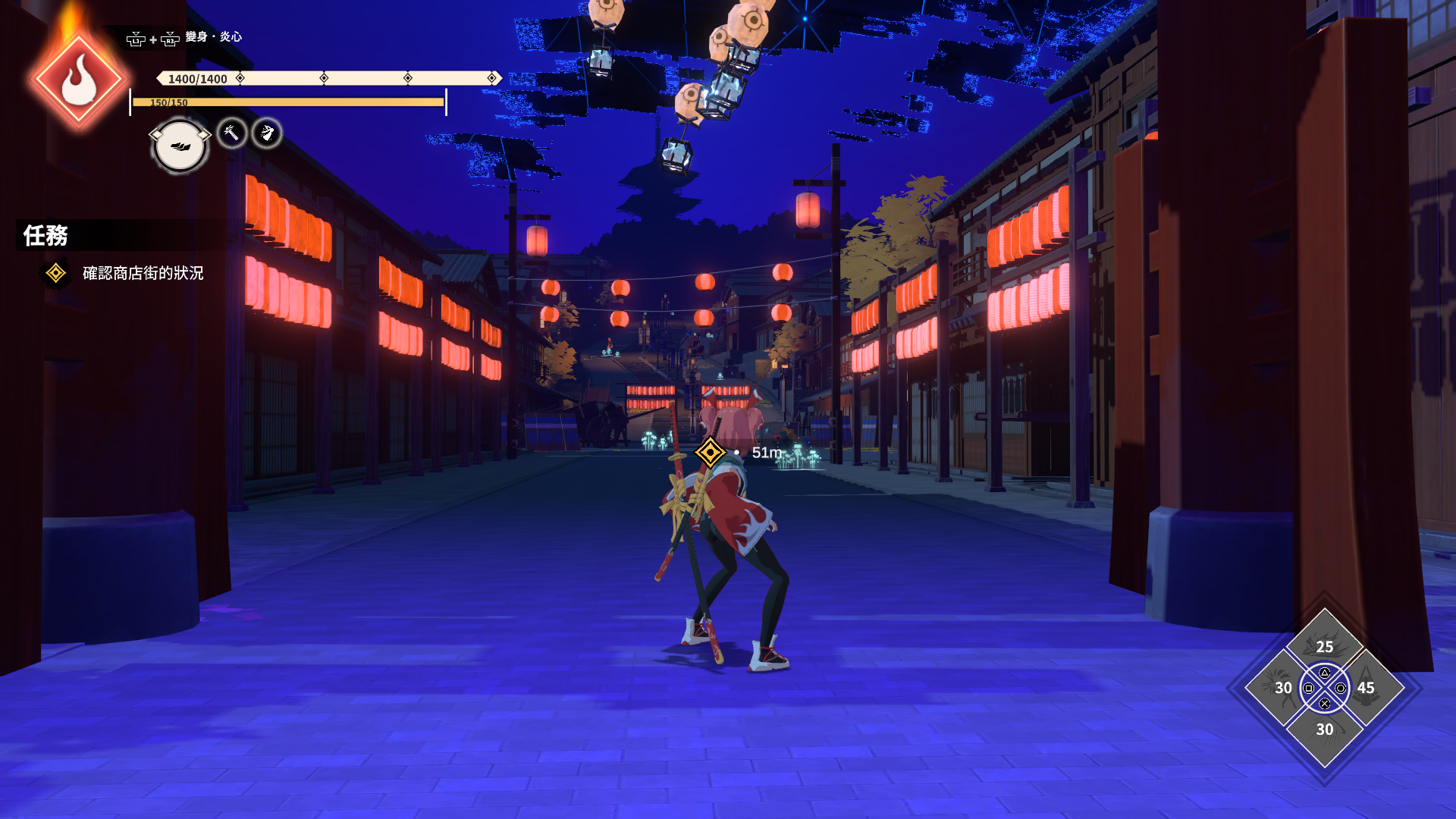1456x819 pixels.
Task: Open the 確認商店街的狀況 quest objective
Action: [x=143, y=273]
